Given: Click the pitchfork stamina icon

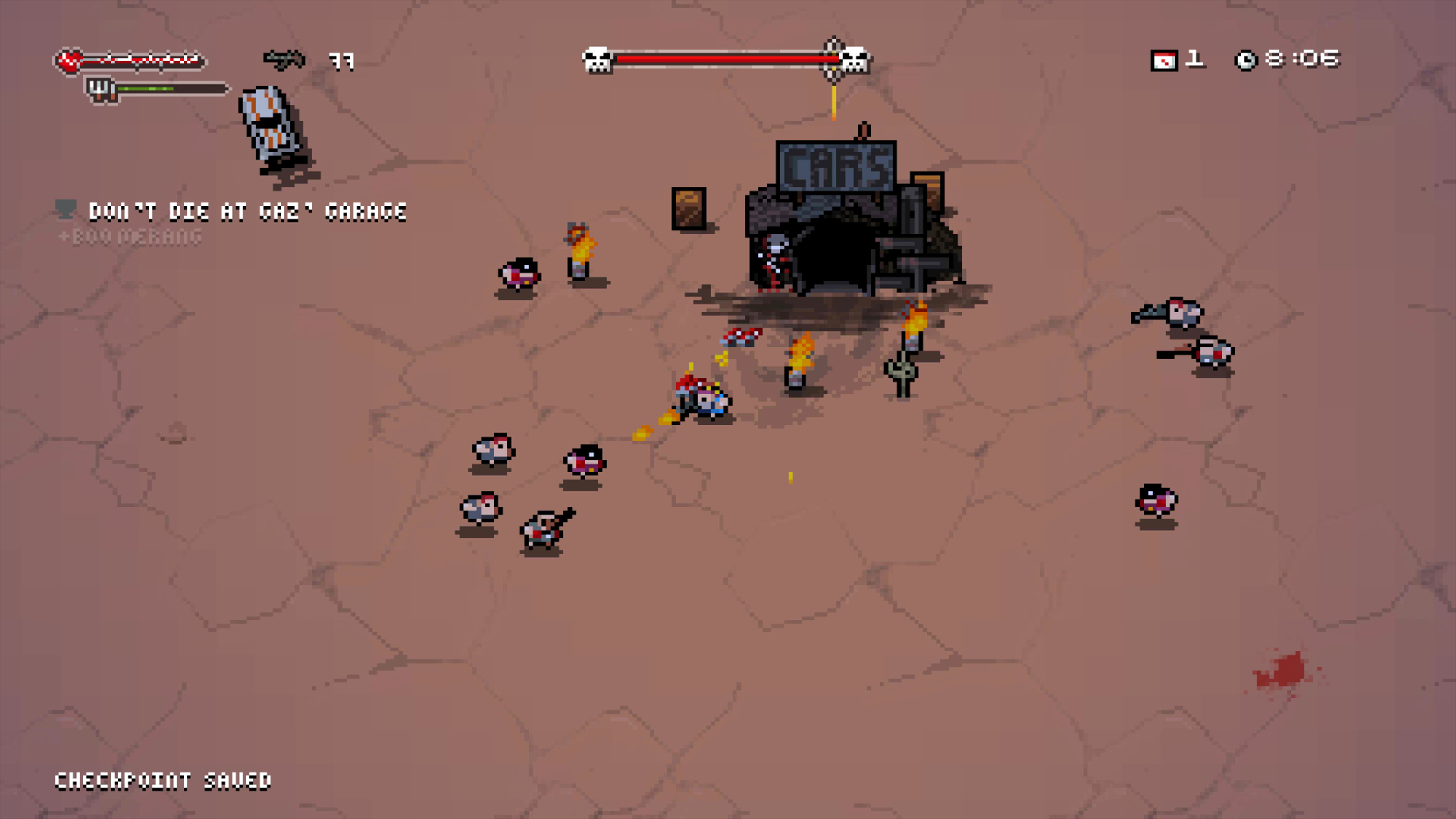Looking at the screenshot, I should (99, 89).
